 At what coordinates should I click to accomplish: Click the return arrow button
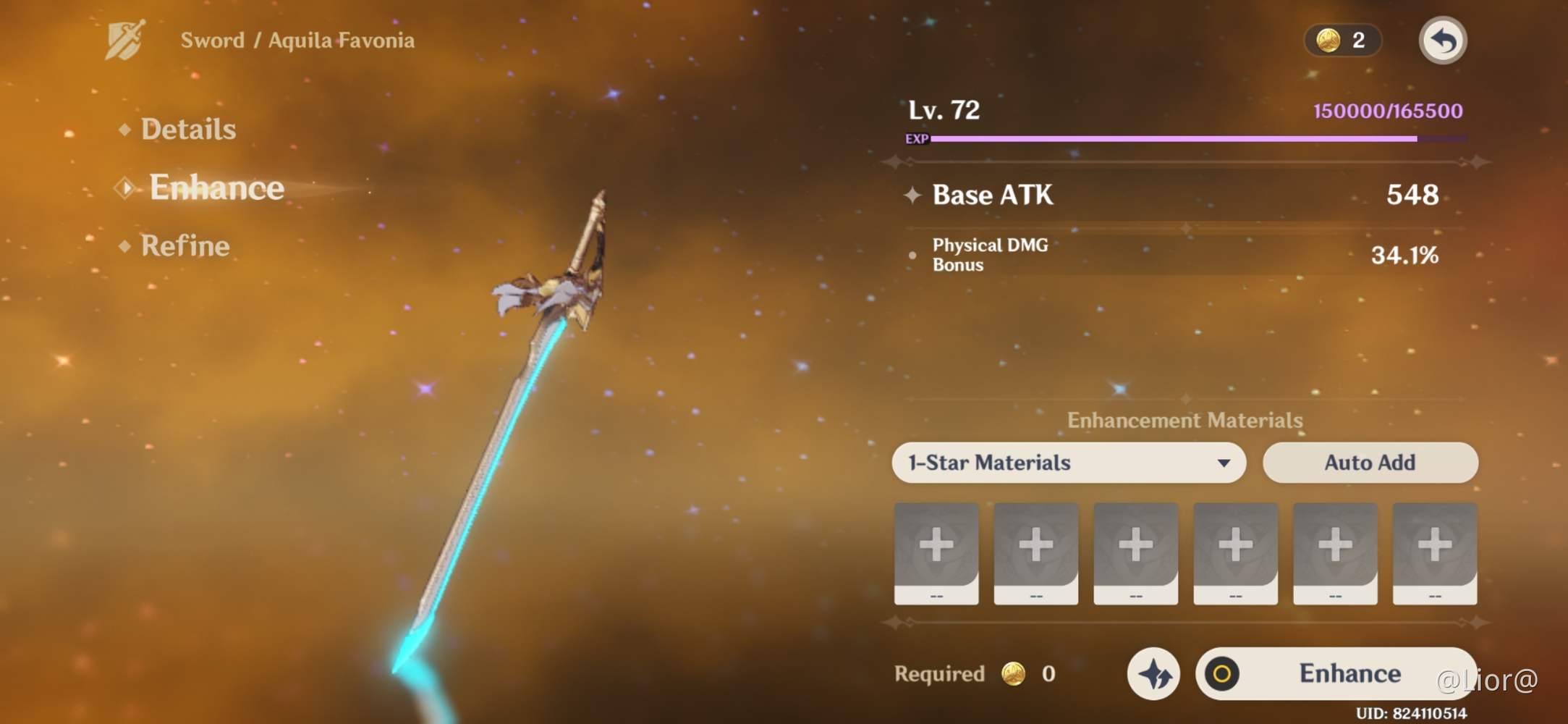(1442, 41)
